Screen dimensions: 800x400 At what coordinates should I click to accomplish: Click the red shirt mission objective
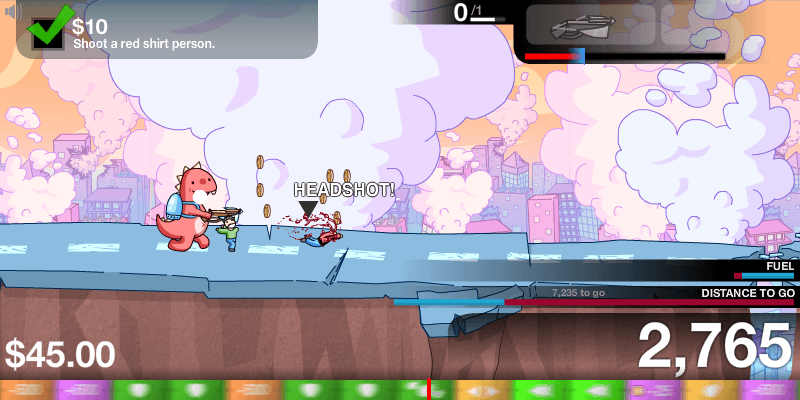click(143, 43)
